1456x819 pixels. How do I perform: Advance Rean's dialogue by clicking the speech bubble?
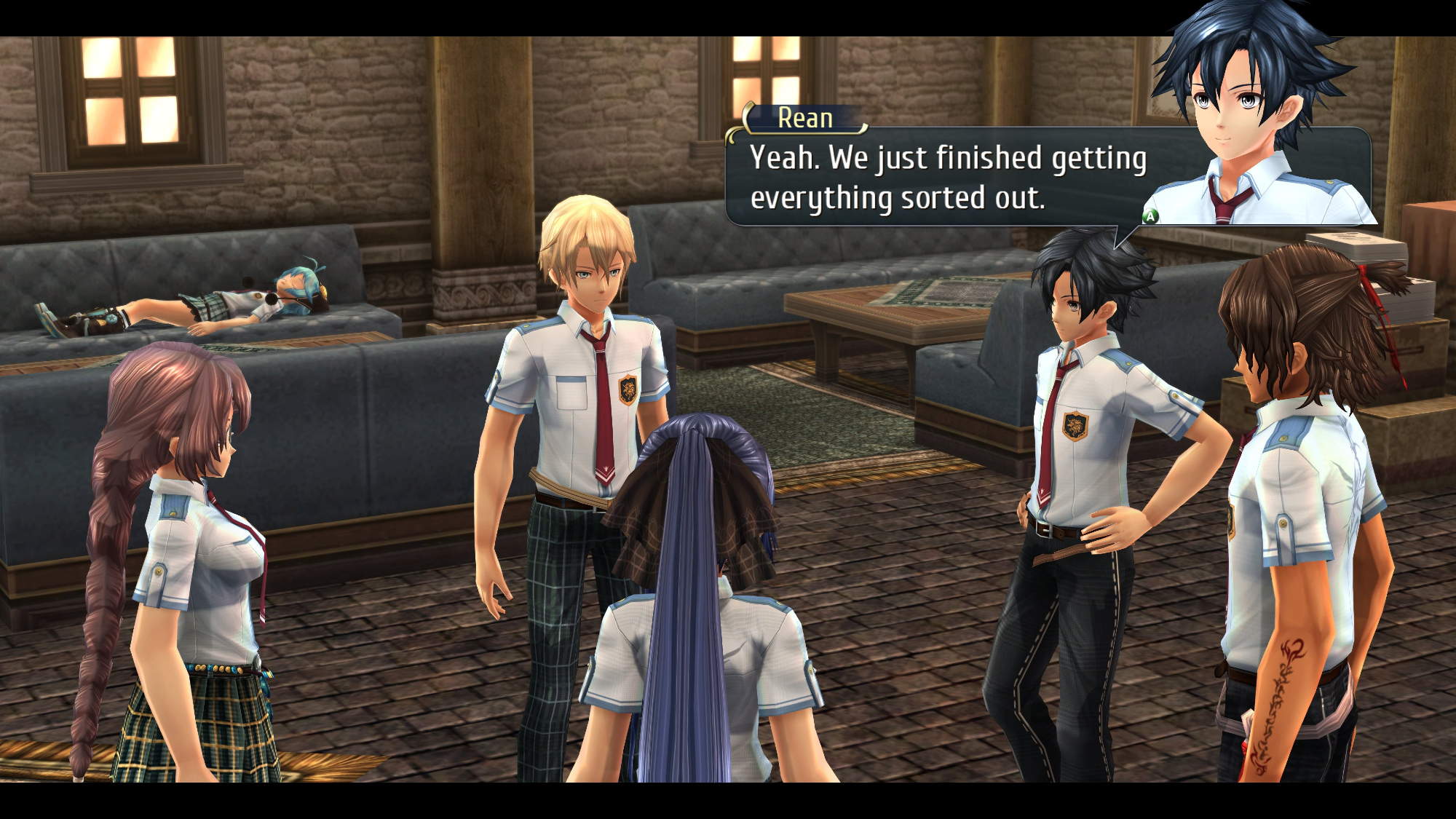(x=946, y=178)
